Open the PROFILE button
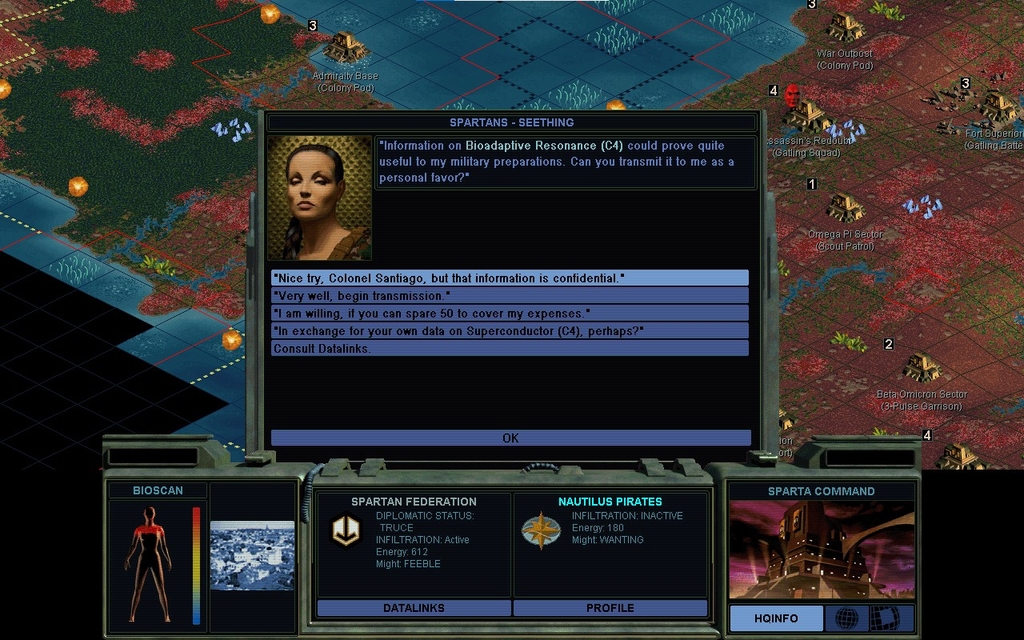 tap(610, 608)
